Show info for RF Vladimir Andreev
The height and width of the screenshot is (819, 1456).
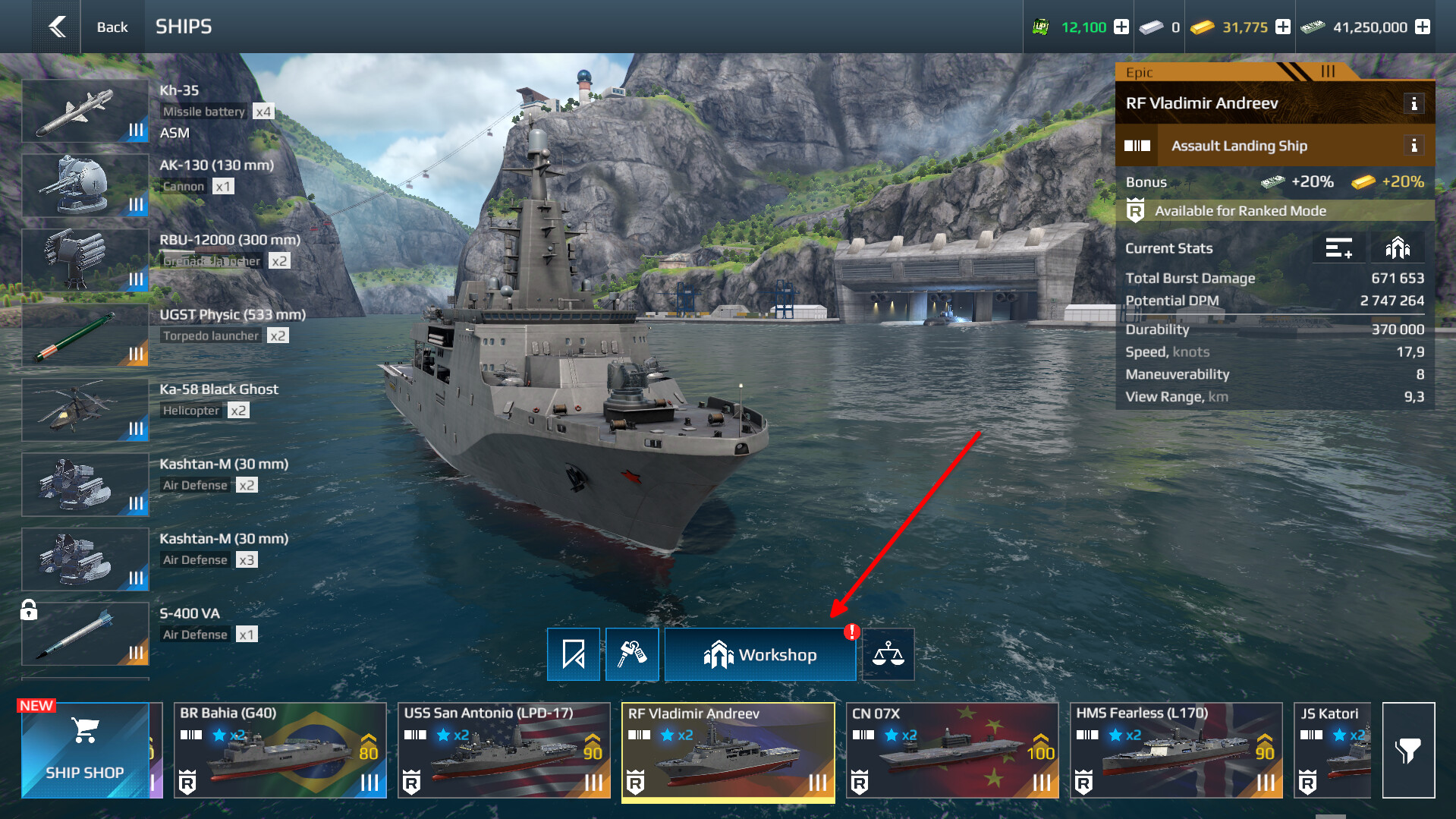click(1414, 104)
